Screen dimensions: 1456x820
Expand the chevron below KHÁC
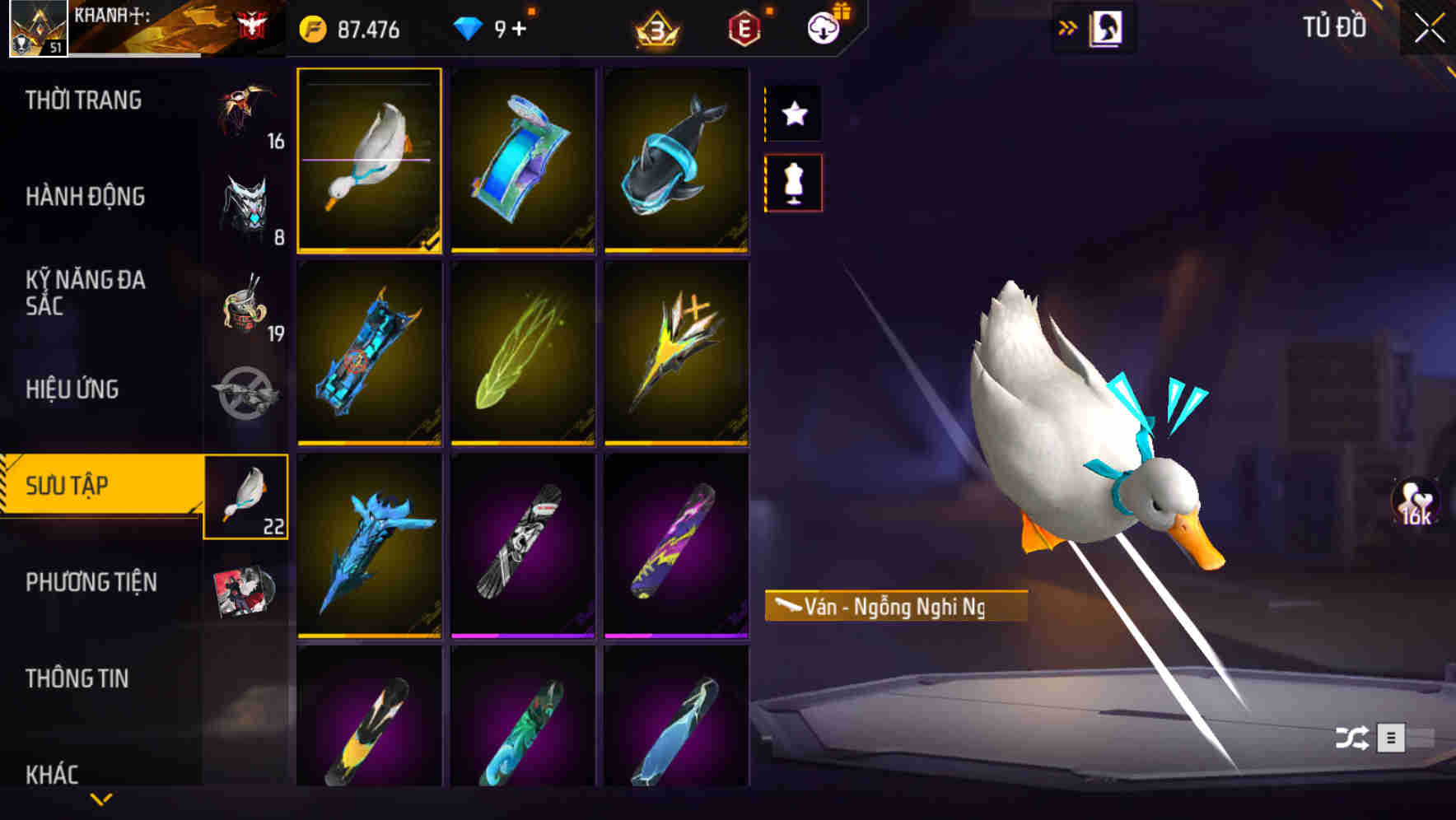pyautogui.click(x=101, y=800)
